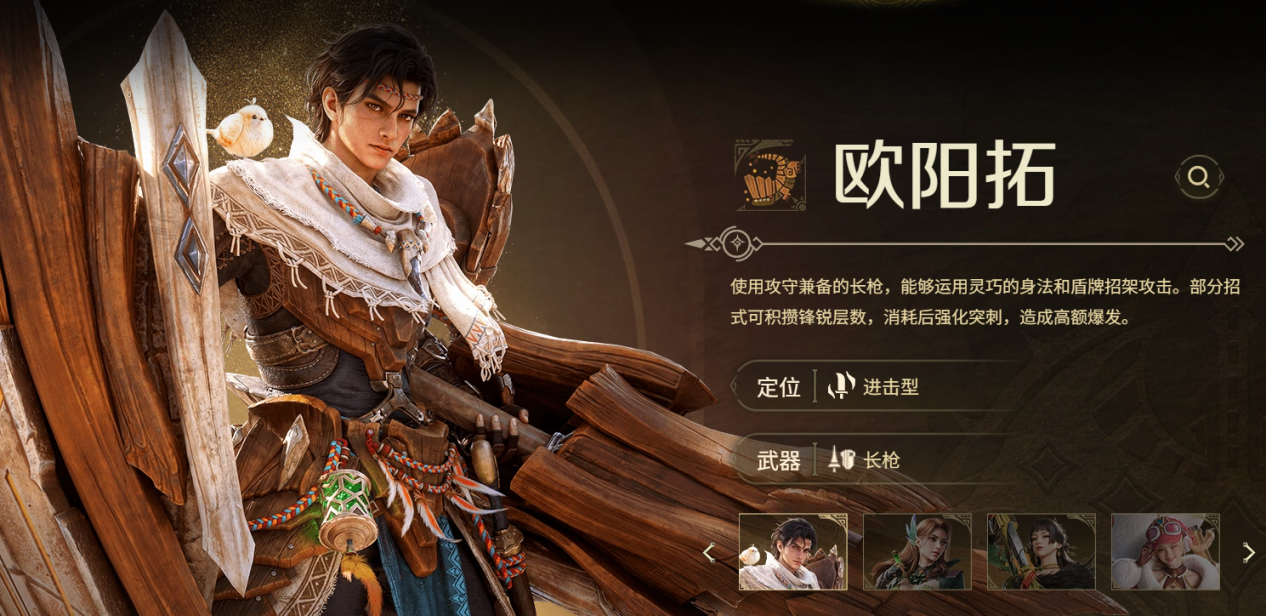Pick the black-haired woman with blade thumbnail

tap(1041, 552)
